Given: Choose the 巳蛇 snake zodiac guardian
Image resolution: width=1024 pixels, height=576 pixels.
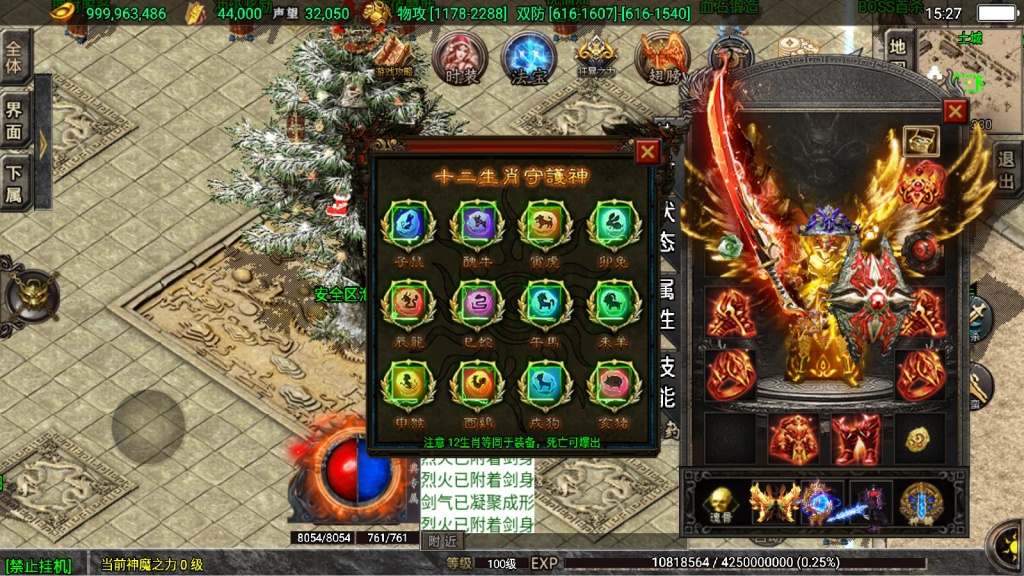Looking at the screenshot, I should 475,303.
